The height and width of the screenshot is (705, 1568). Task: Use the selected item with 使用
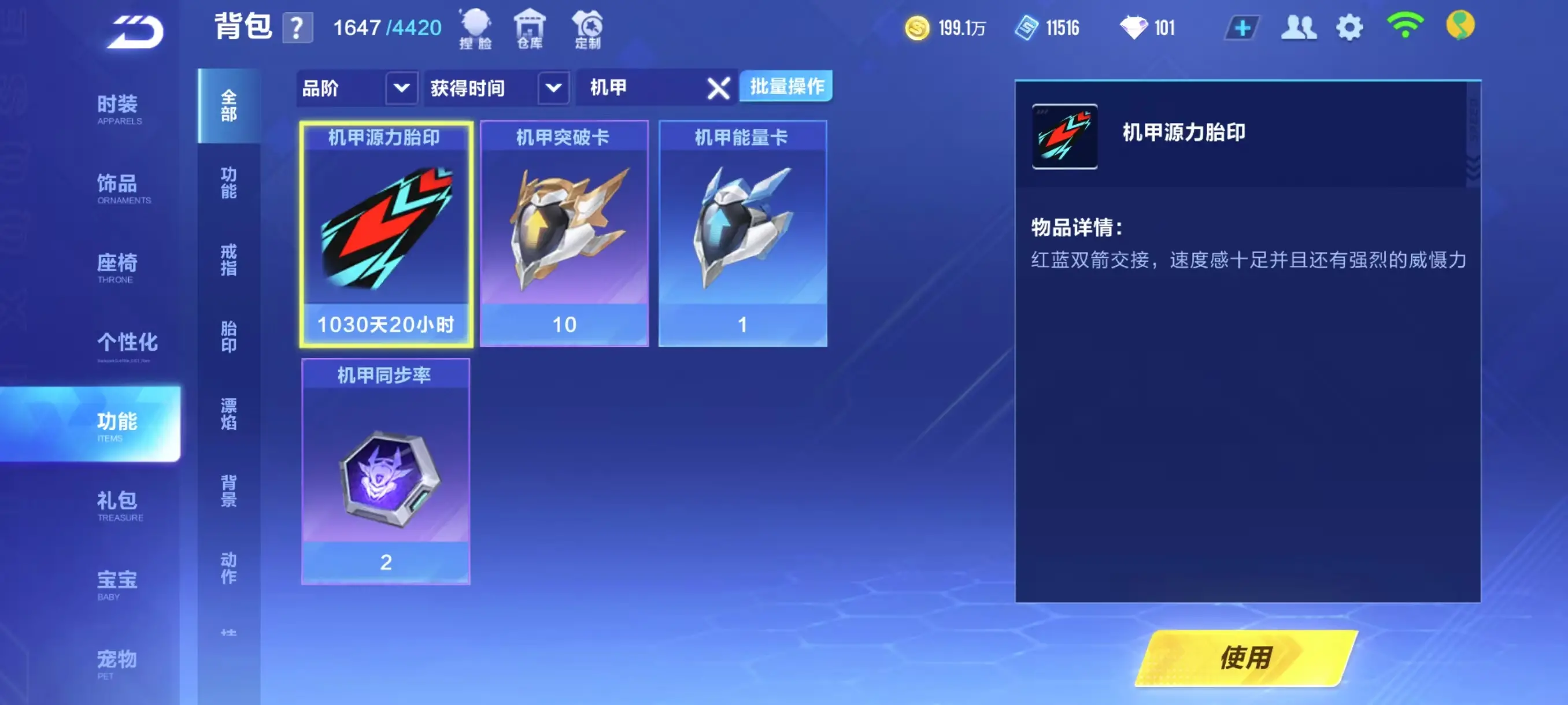[1246, 658]
